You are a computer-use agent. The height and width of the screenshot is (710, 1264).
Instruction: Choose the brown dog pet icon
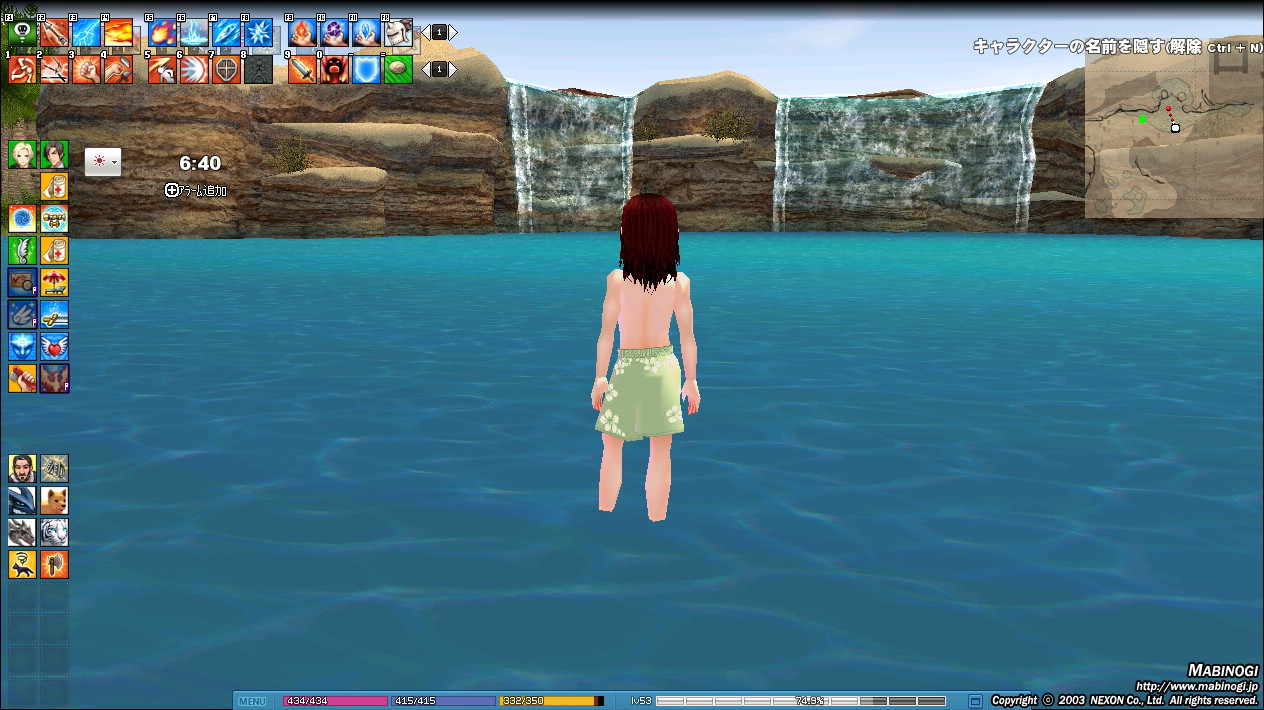54,500
